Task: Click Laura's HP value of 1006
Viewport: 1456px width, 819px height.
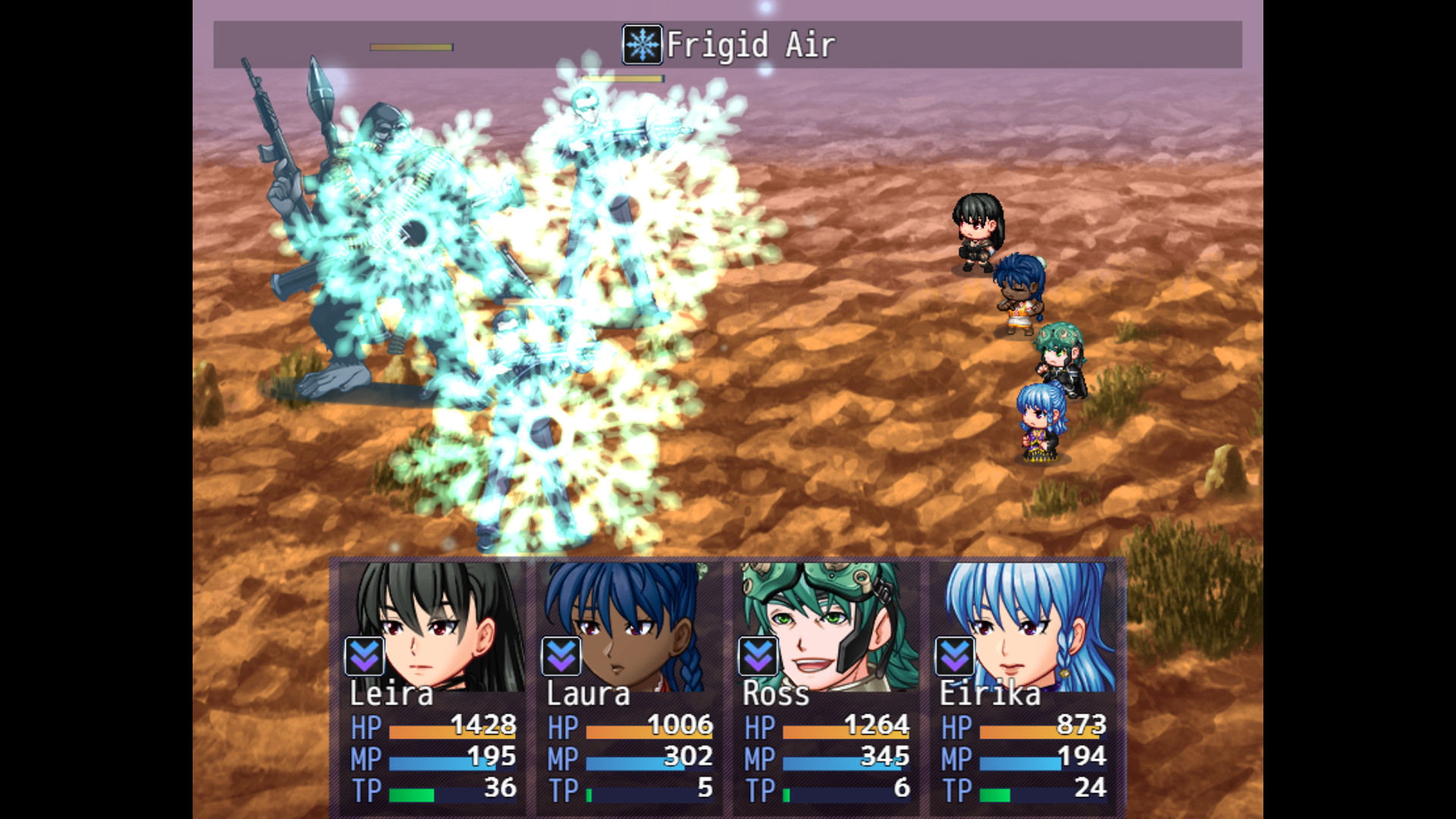Action: (x=681, y=725)
